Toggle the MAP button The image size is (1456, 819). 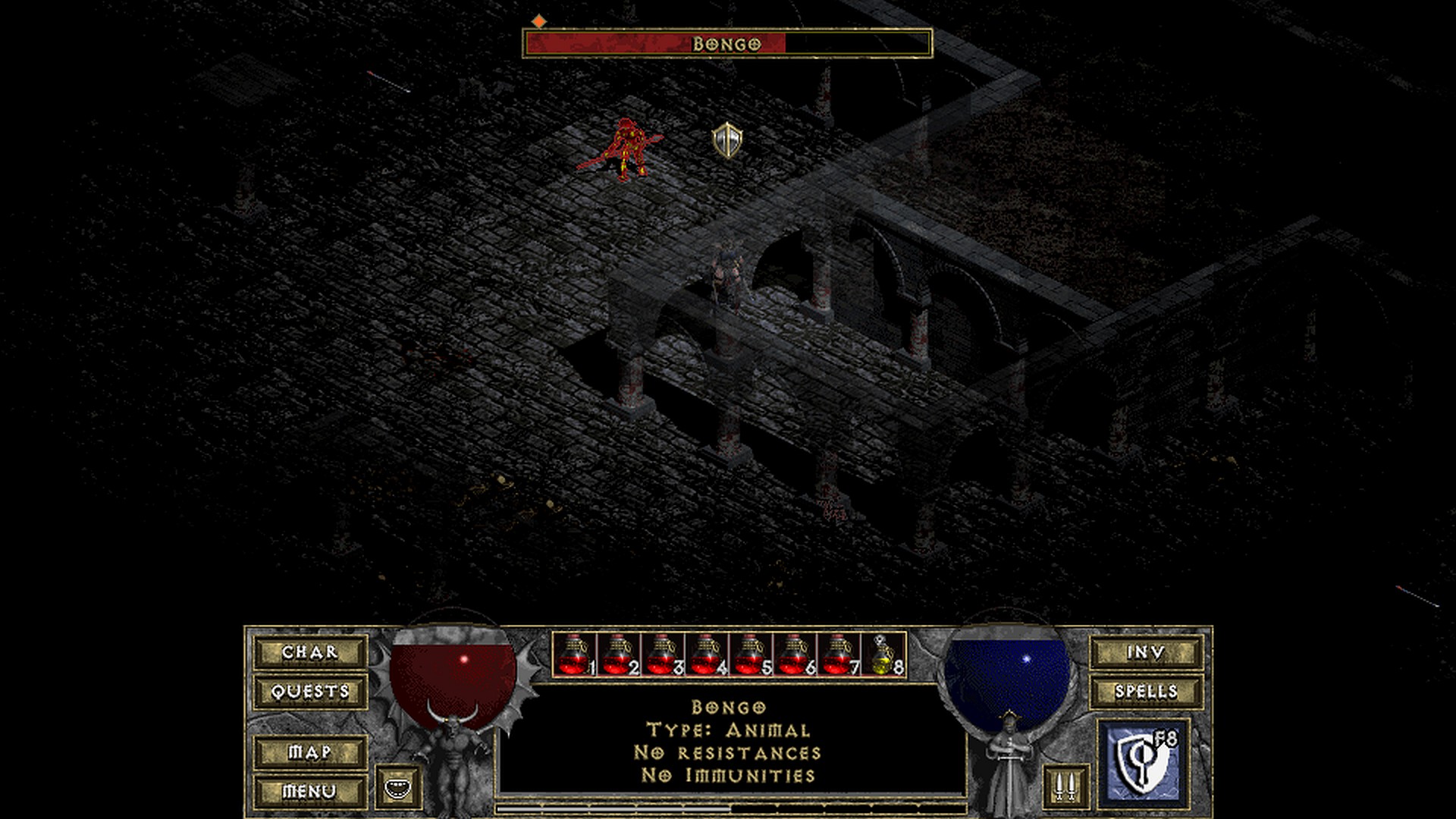click(310, 752)
